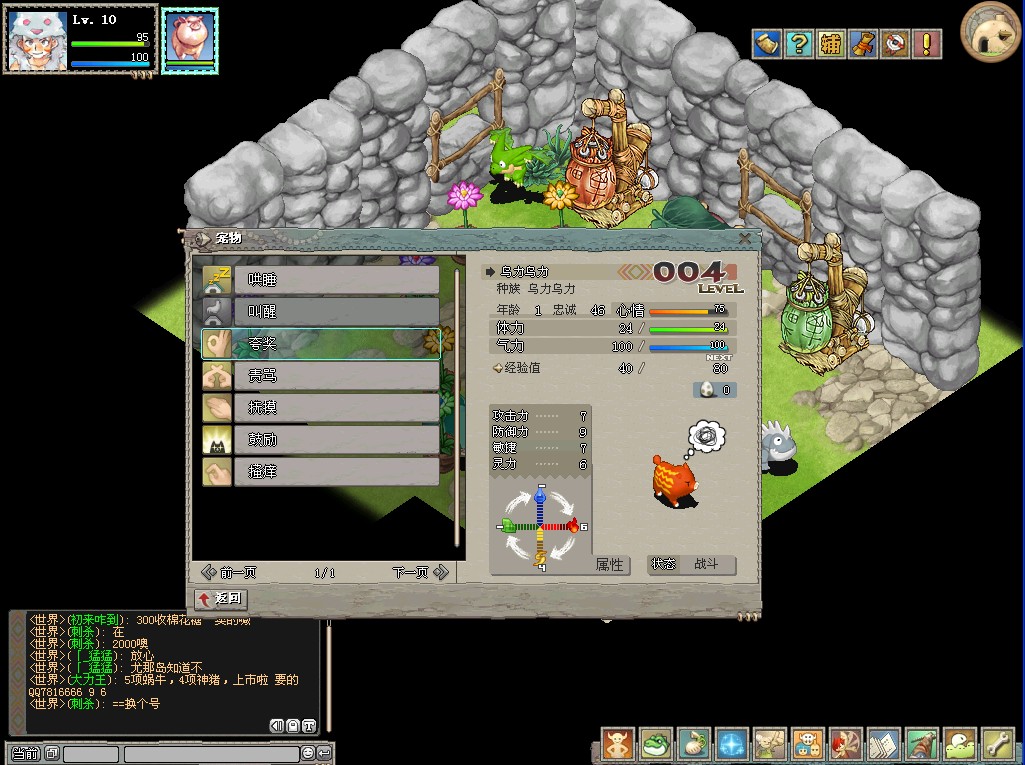Go to 下一页 (next page)

(420, 573)
